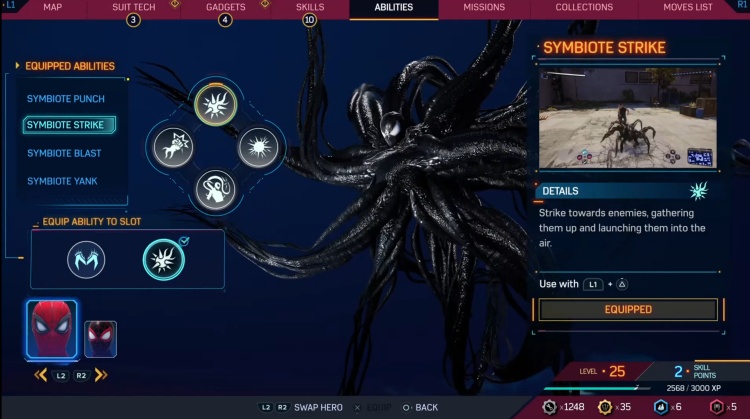Screen dimensions: 750x419
Task: Select the right ability wheel blast slot
Action: point(256,147)
